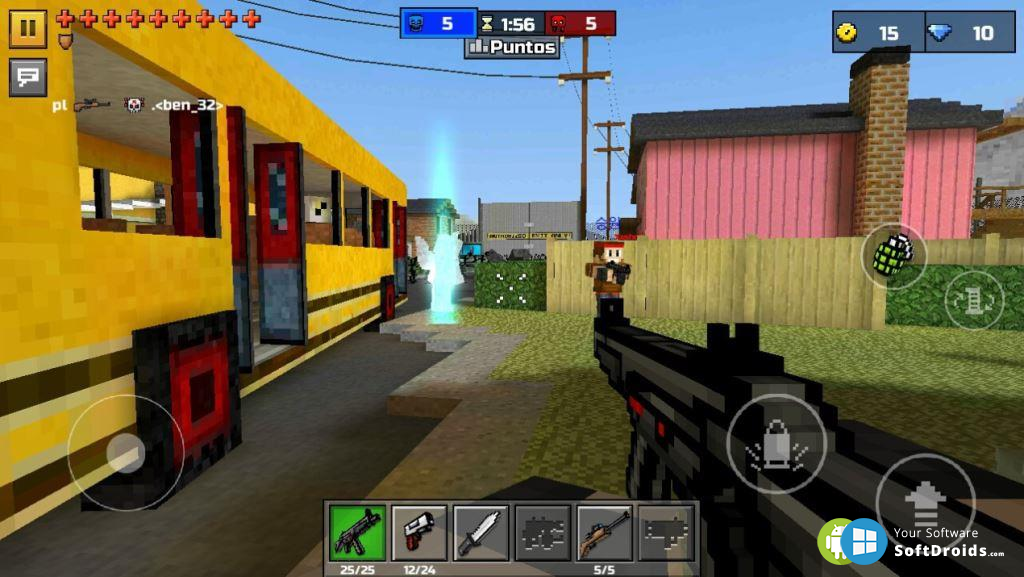Throw a grenade with the grenade button
The image size is (1024, 577).
(x=893, y=256)
